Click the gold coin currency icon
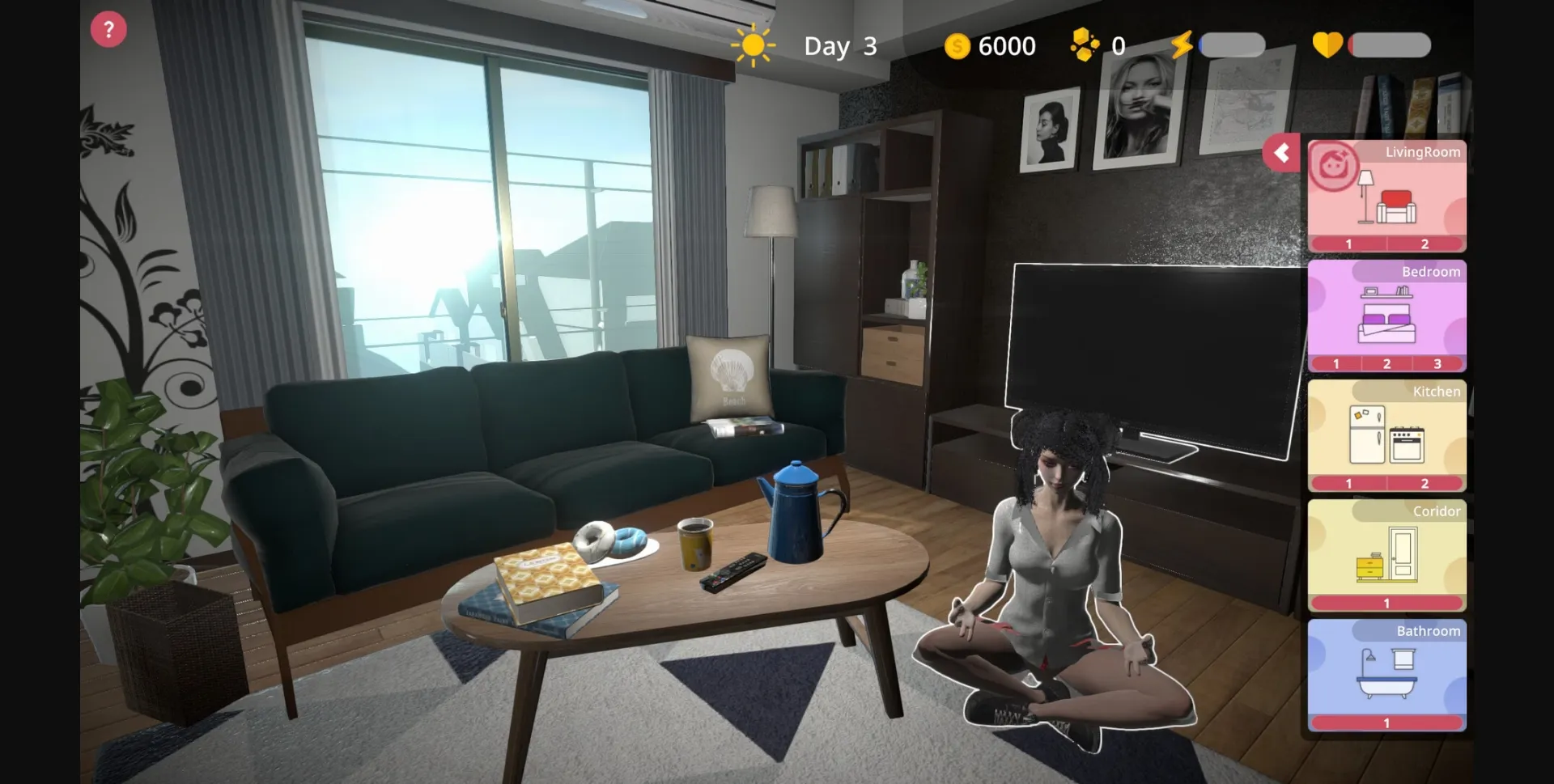Image resolution: width=1554 pixels, height=784 pixels. (x=957, y=46)
